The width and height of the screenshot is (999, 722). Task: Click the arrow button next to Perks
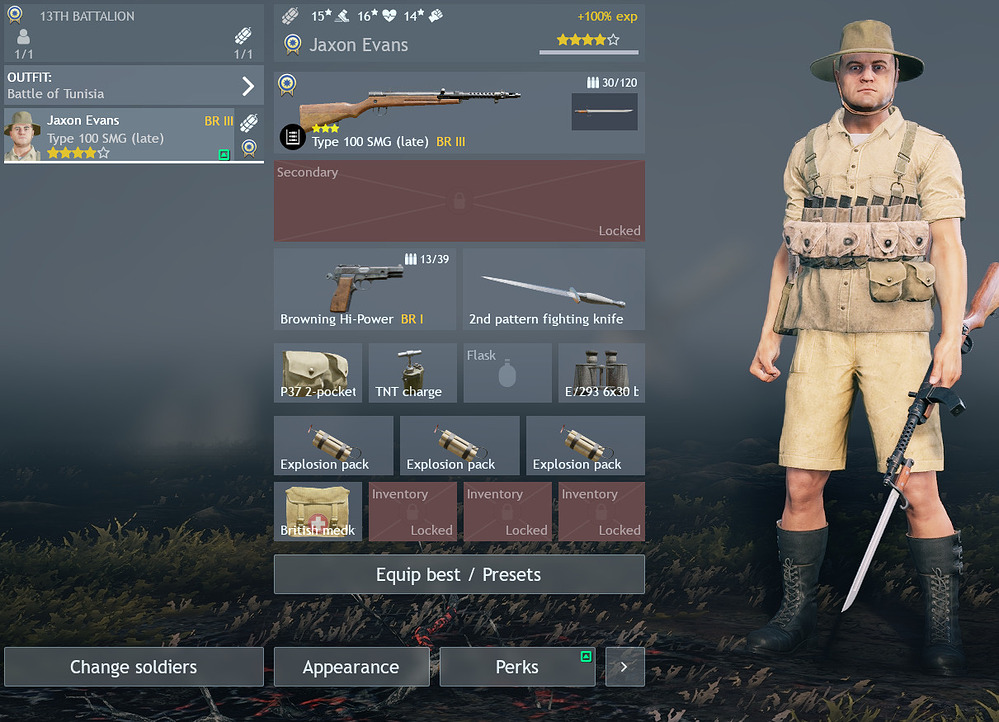click(x=625, y=667)
